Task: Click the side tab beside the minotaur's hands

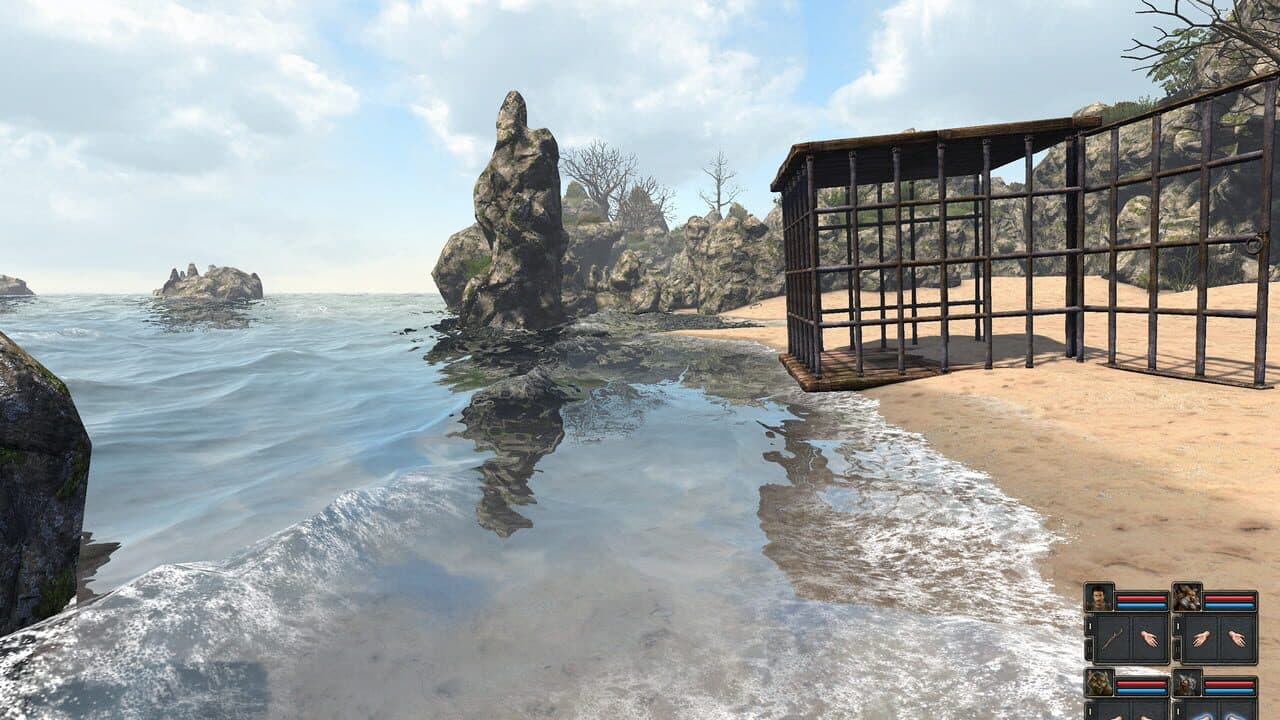Action: point(1177,627)
